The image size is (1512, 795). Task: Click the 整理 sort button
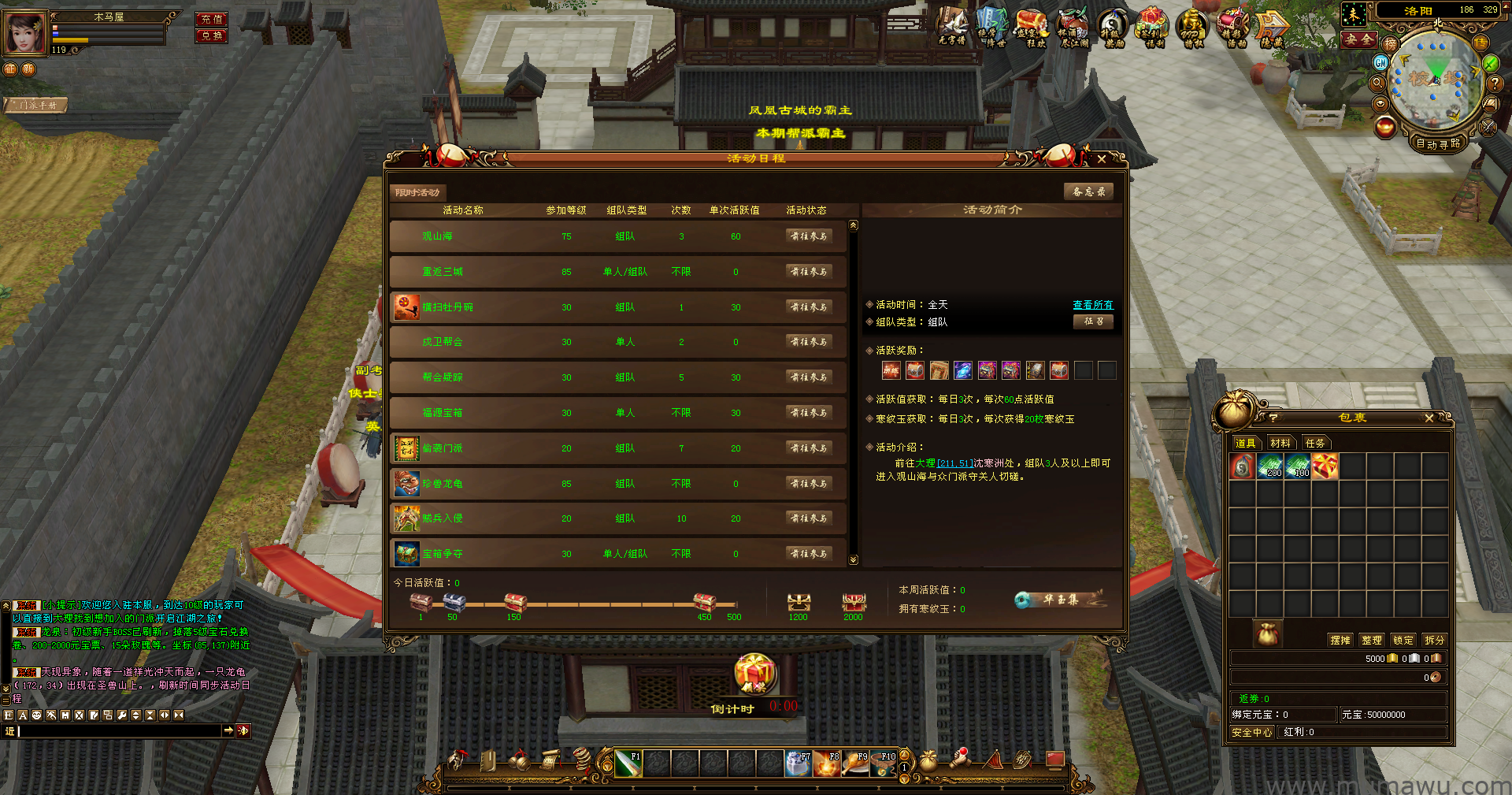1372,640
